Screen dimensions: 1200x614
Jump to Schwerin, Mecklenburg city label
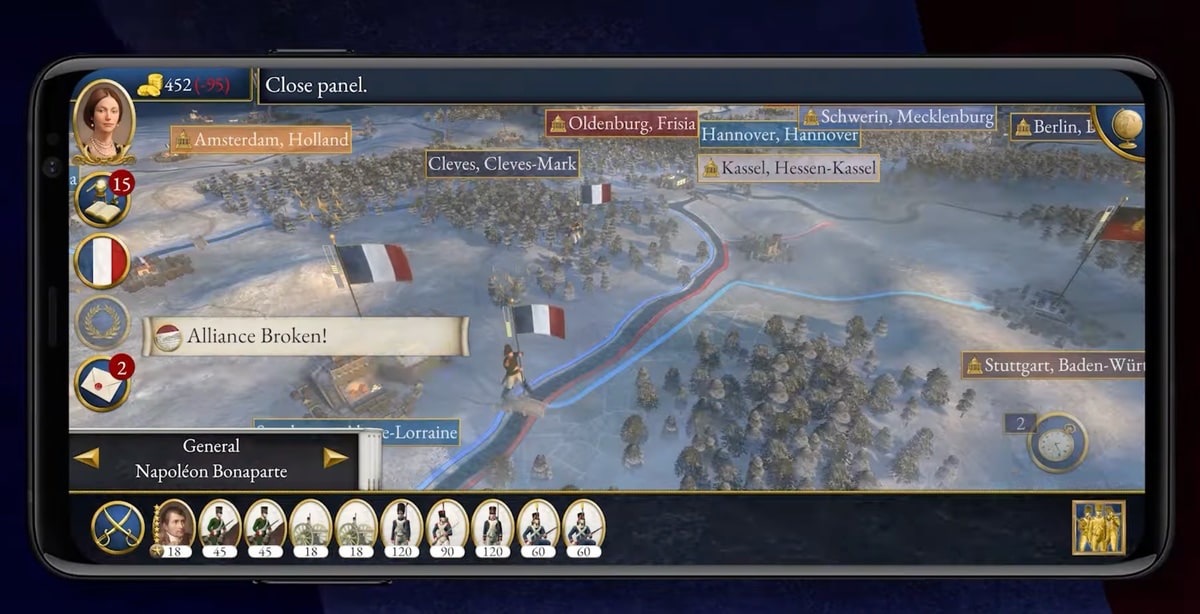click(897, 117)
